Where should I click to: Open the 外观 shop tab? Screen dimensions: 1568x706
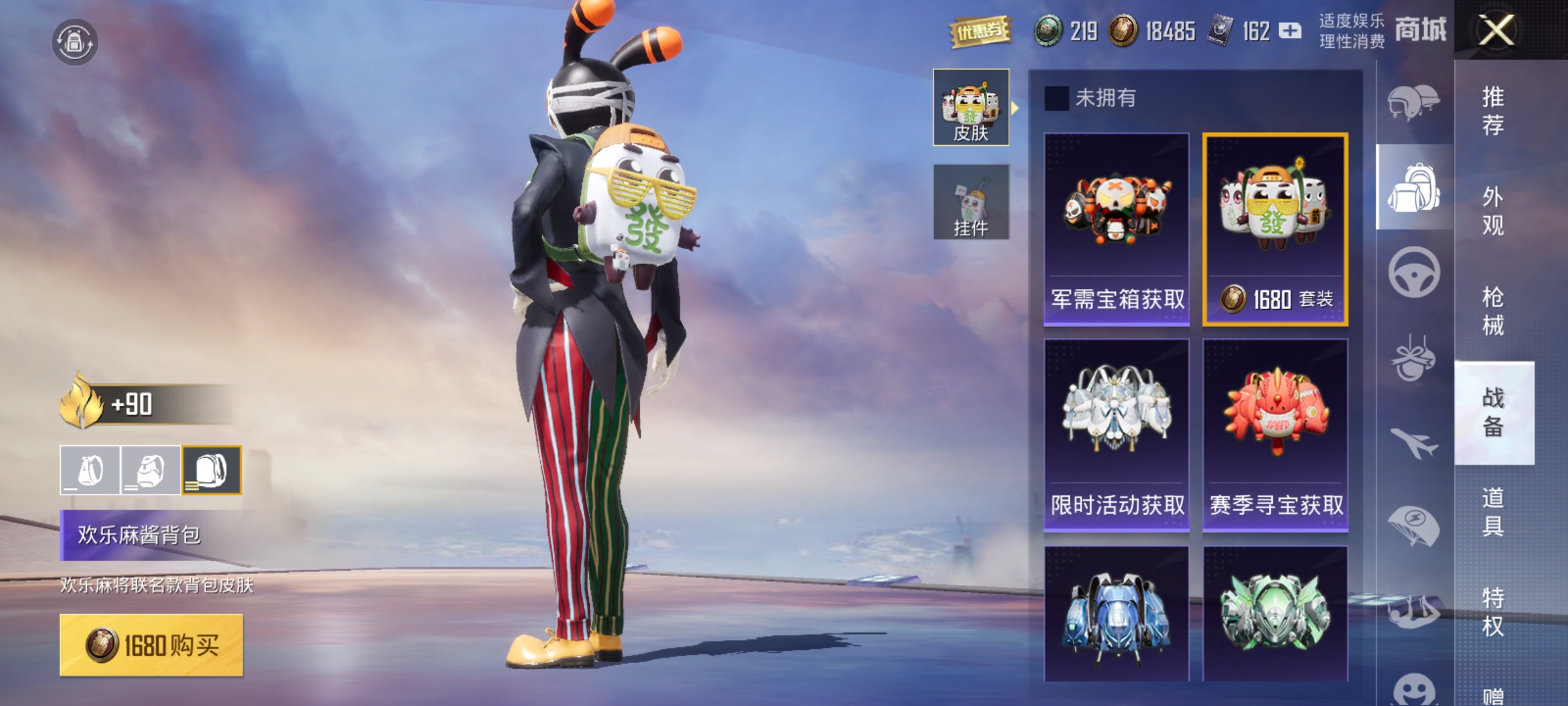(x=1493, y=211)
